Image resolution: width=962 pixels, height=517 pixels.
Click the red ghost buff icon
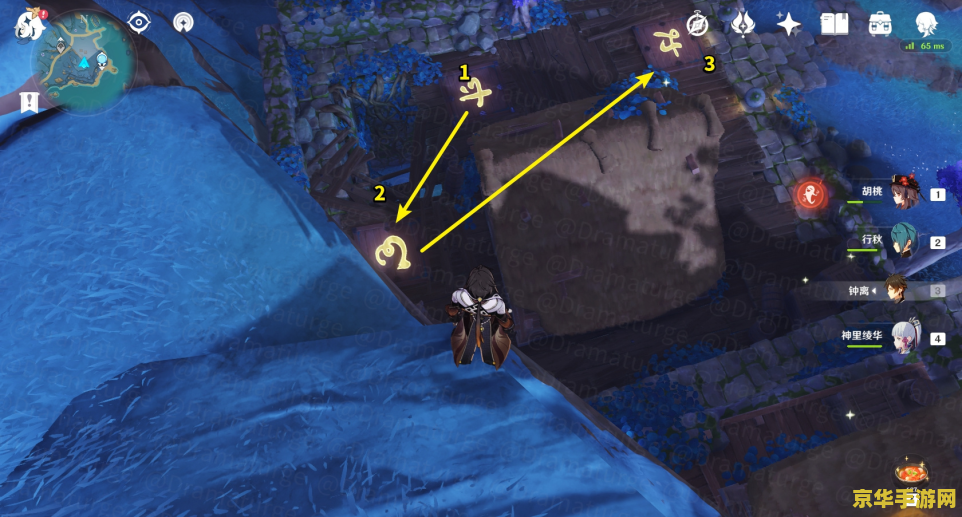pyautogui.click(x=810, y=196)
